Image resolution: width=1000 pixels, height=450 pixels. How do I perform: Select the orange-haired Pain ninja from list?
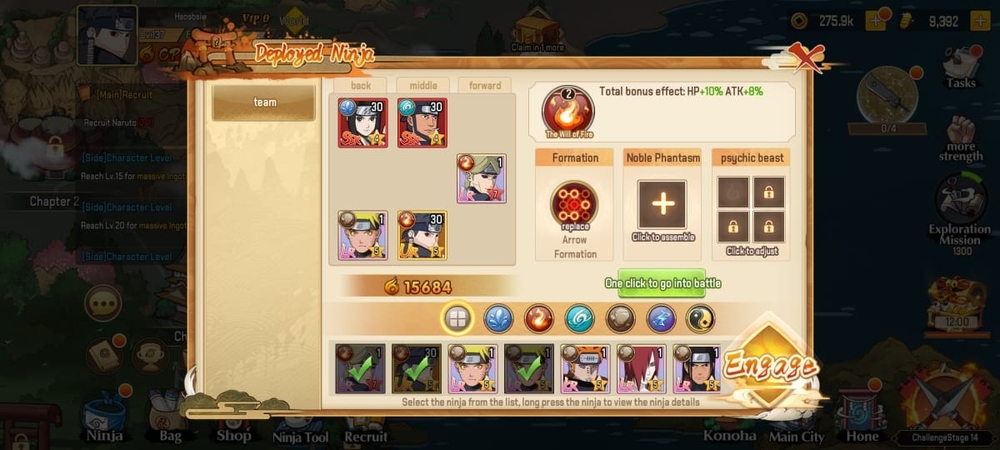(x=585, y=368)
